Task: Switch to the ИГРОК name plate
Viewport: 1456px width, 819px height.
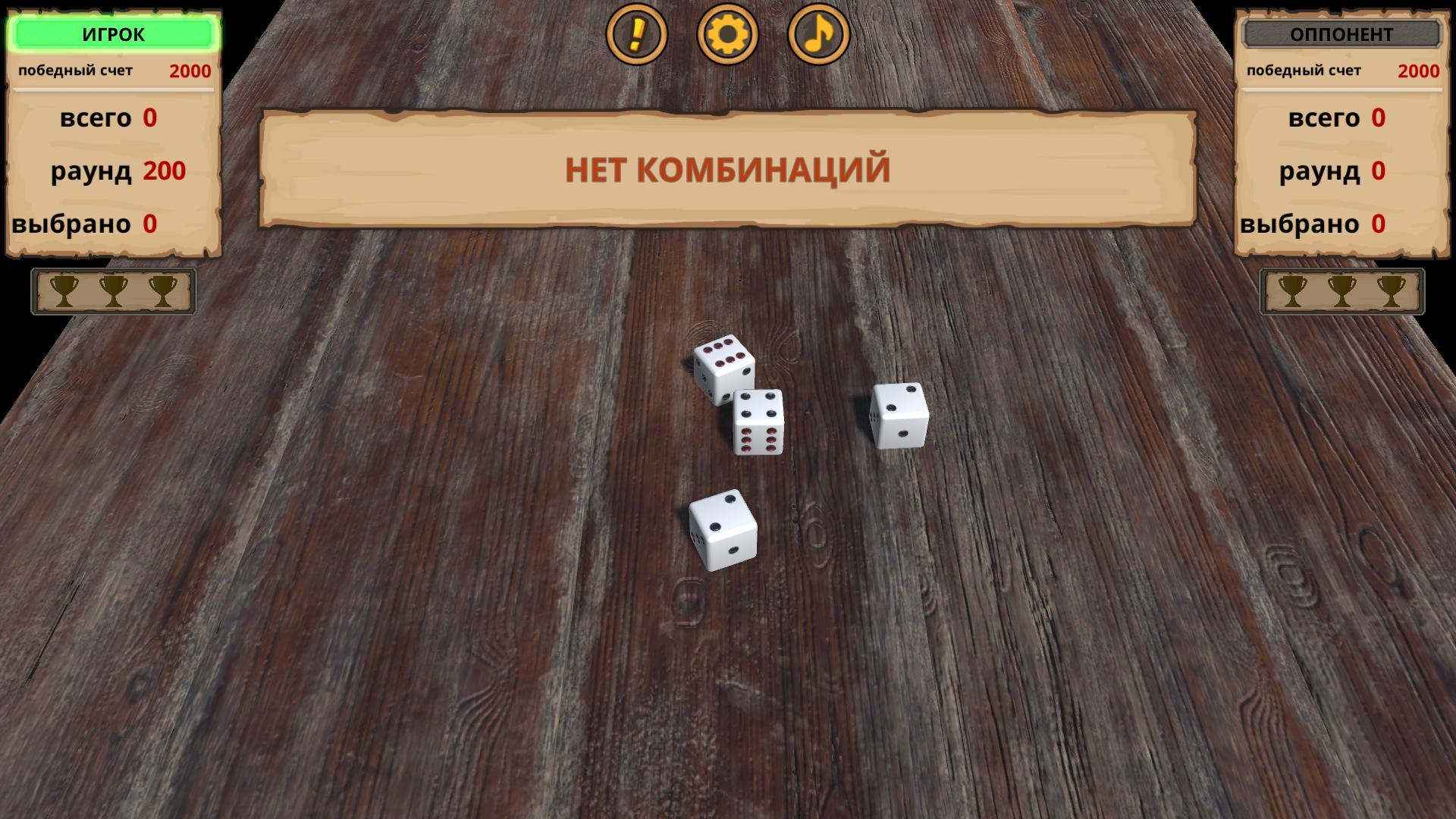Action: point(114,33)
